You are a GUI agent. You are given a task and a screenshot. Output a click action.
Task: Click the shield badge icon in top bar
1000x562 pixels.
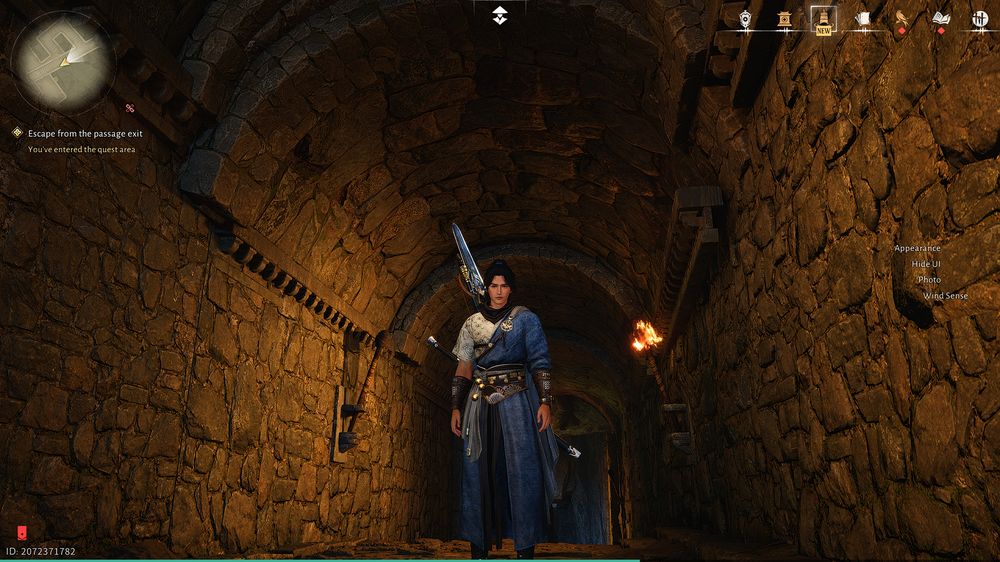coord(745,18)
